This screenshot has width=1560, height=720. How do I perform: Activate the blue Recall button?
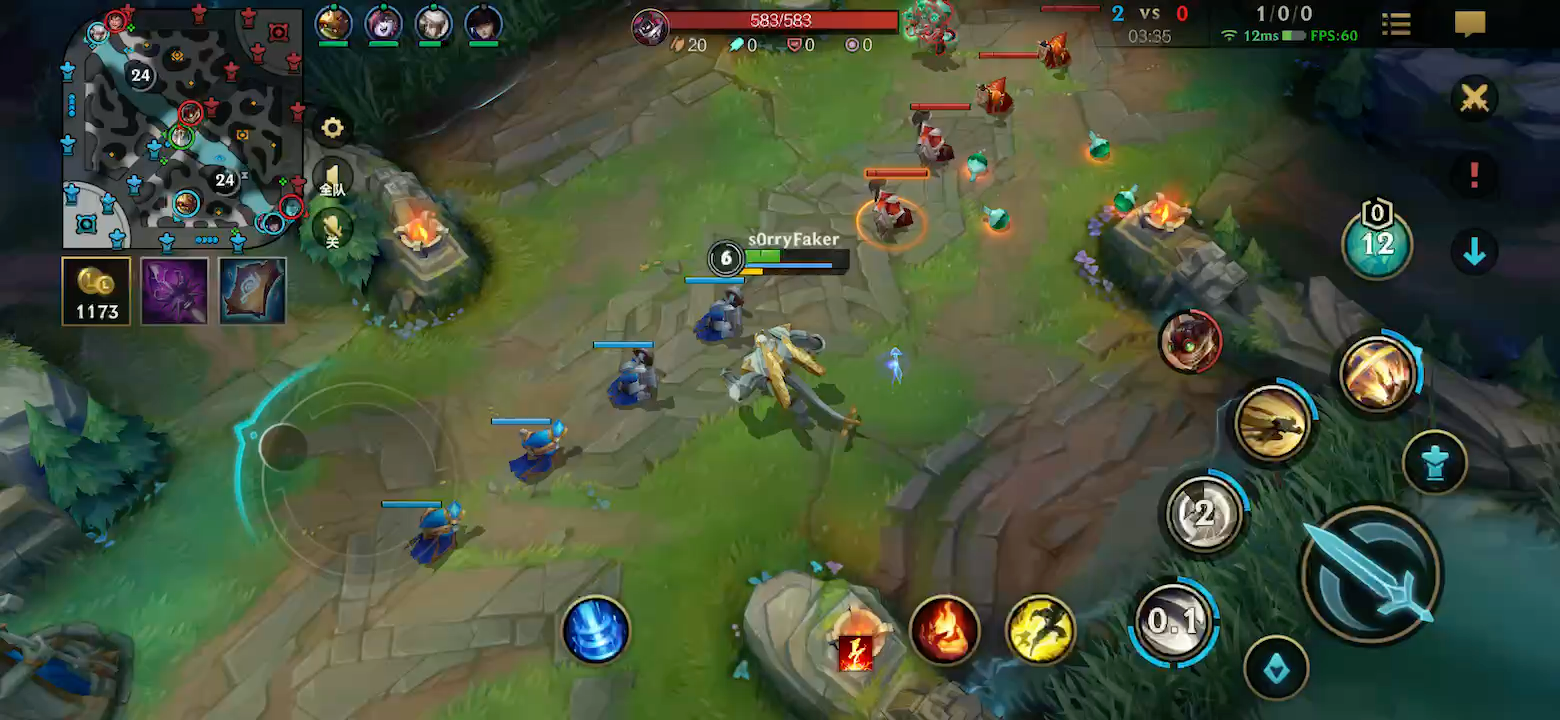click(x=596, y=630)
